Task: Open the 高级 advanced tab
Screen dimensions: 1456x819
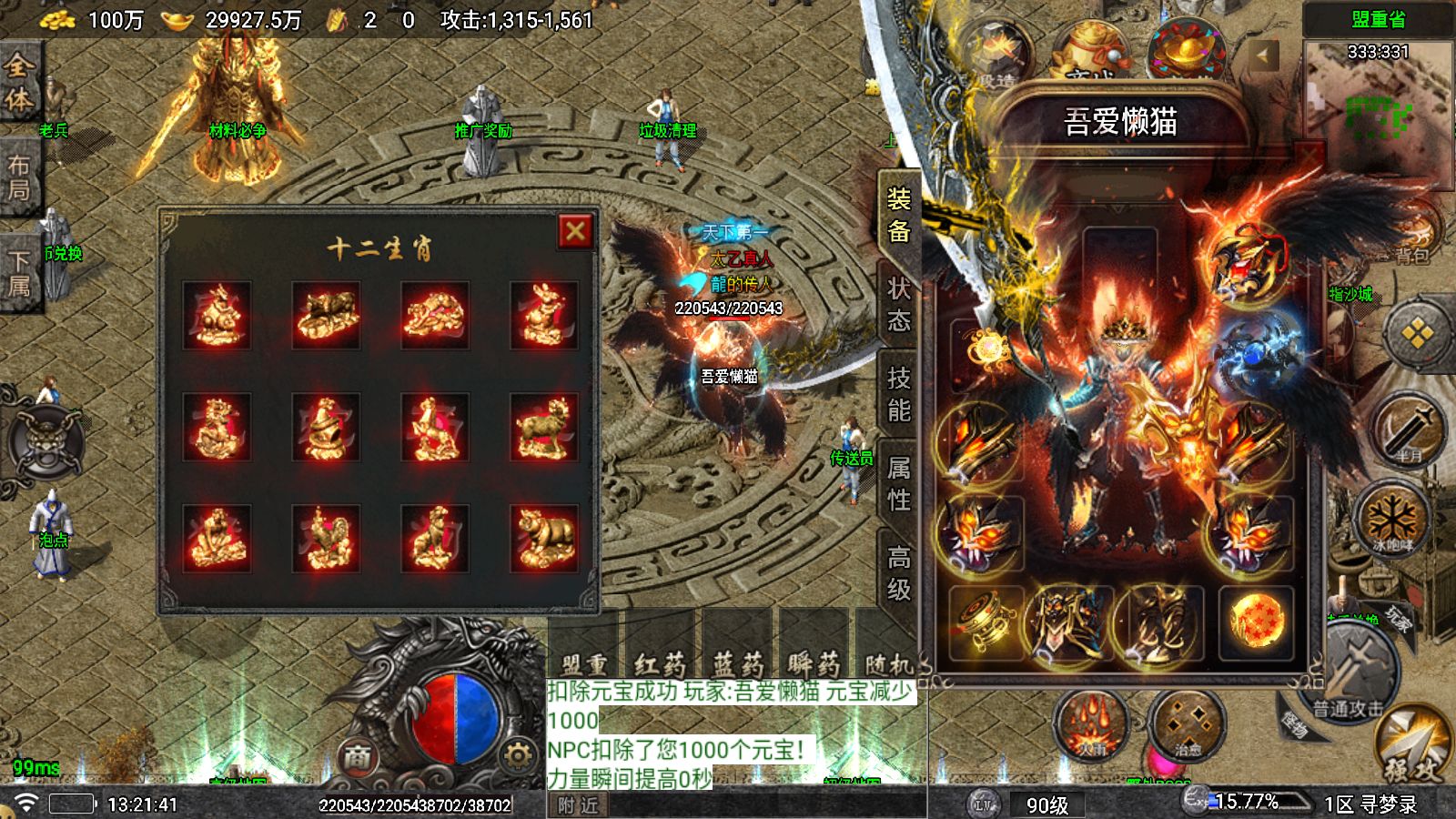Action: pos(899,572)
